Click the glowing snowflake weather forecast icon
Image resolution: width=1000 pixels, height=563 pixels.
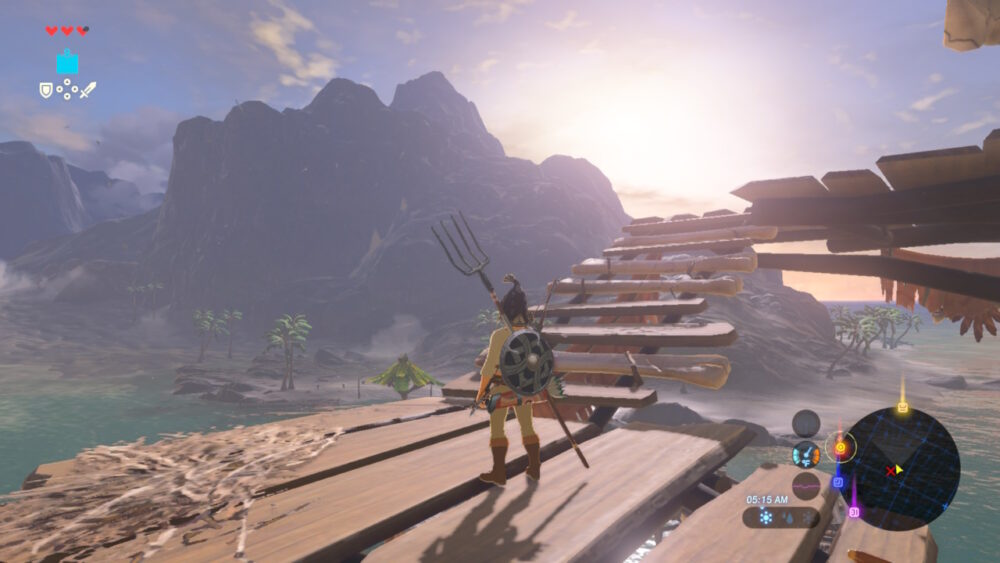tap(766, 517)
